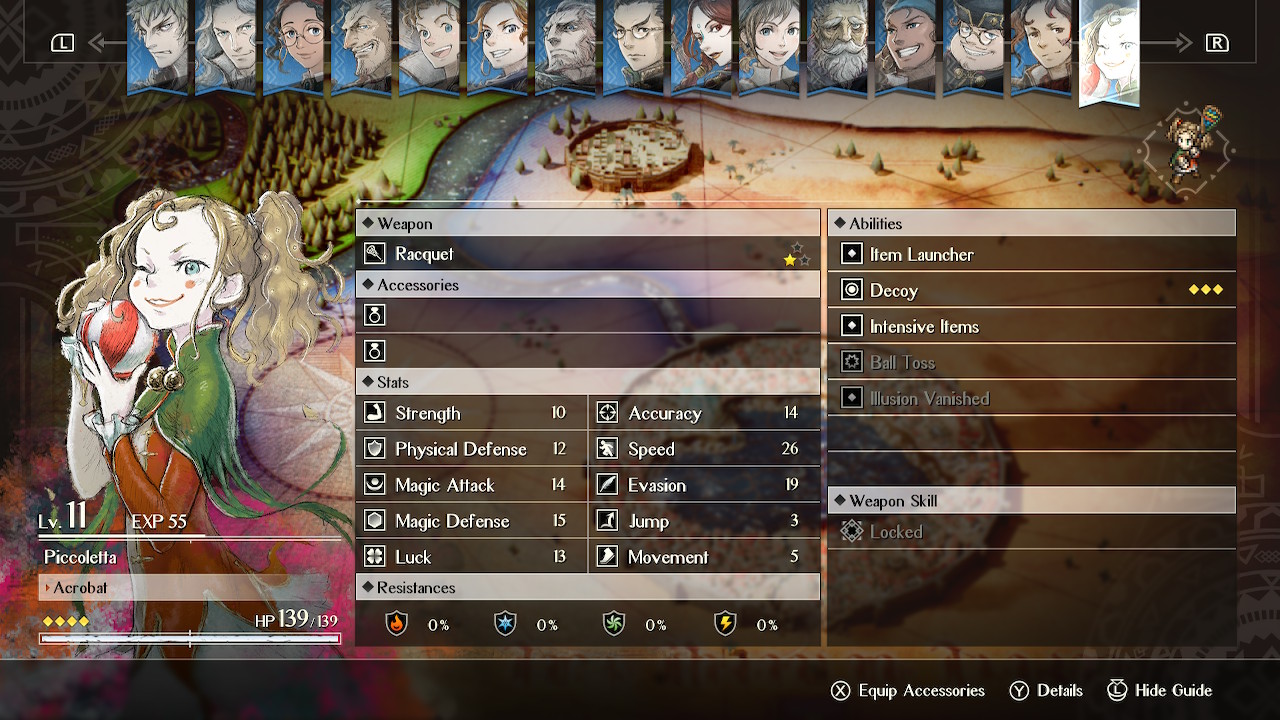1280x720 pixels.
Task: Select the Illusion Vanished ability row
Action: tap(1031, 398)
